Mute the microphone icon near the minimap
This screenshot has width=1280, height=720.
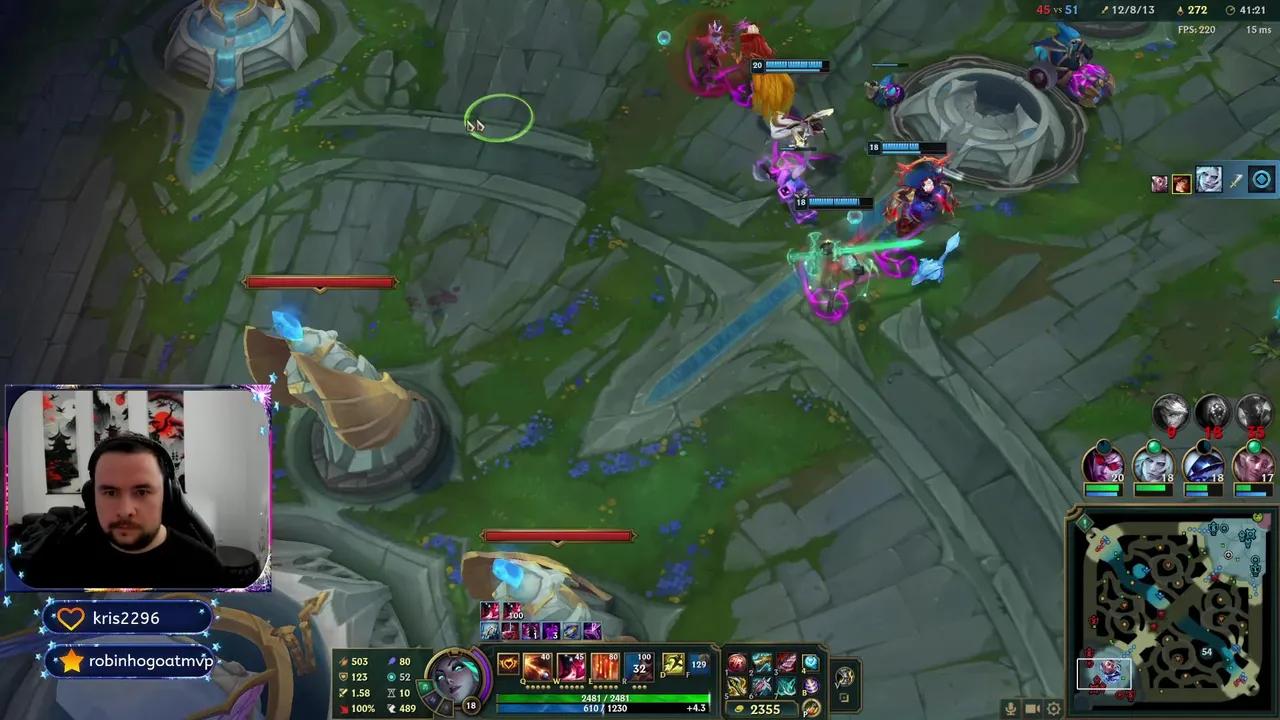[x=1011, y=707]
